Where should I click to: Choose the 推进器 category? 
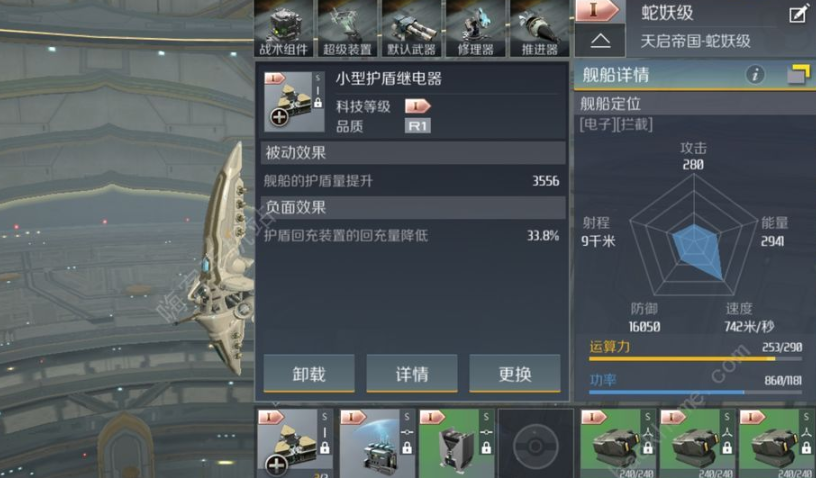coord(538,27)
